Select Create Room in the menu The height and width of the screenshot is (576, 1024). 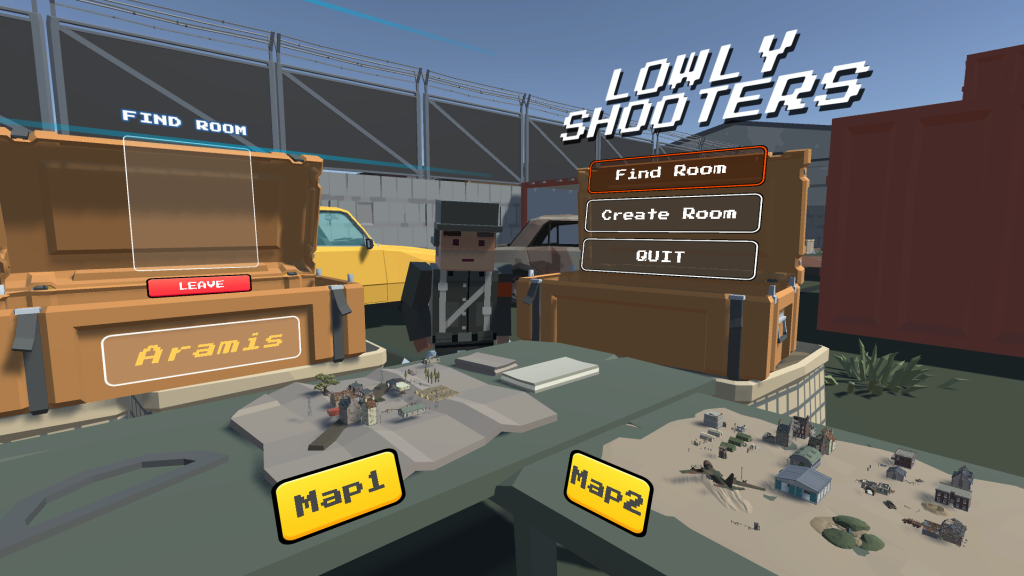pos(669,214)
